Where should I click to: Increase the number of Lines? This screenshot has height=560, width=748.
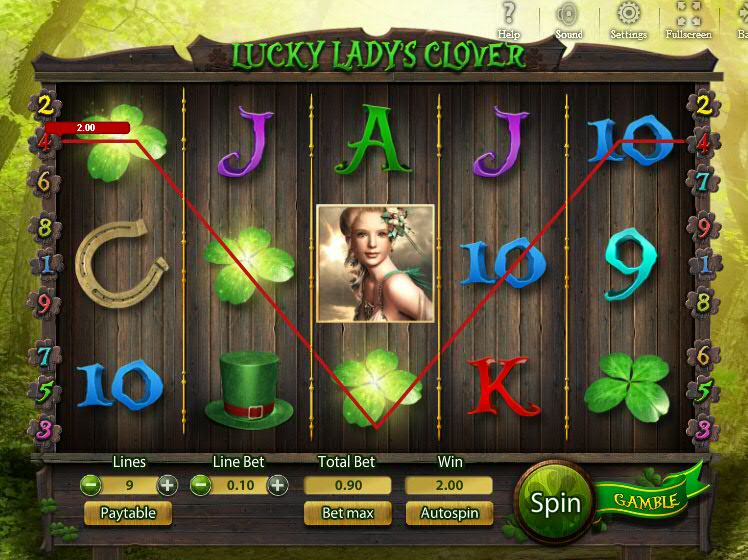[x=167, y=485]
